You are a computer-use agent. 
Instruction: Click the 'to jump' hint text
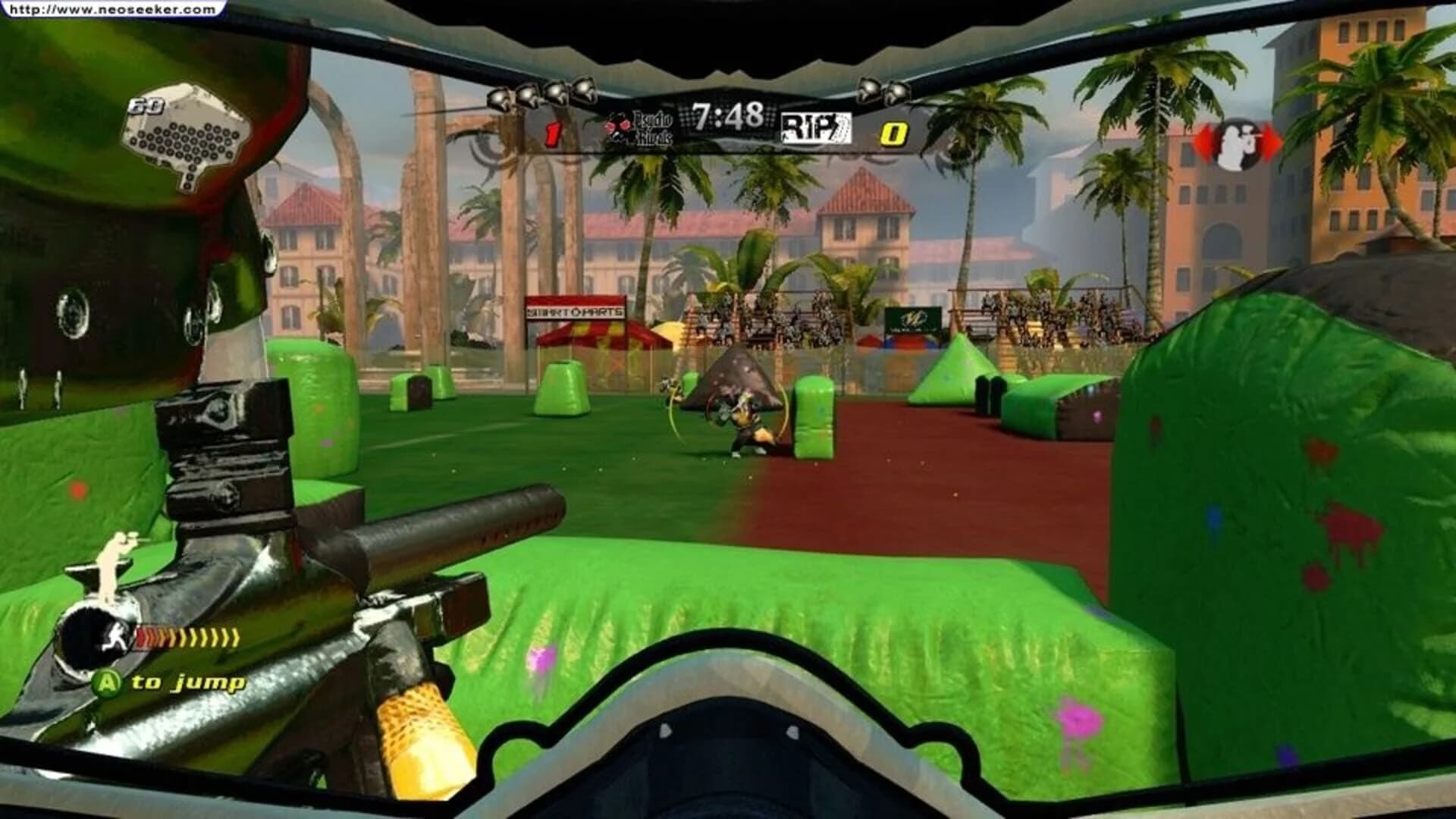[x=188, y=682]
